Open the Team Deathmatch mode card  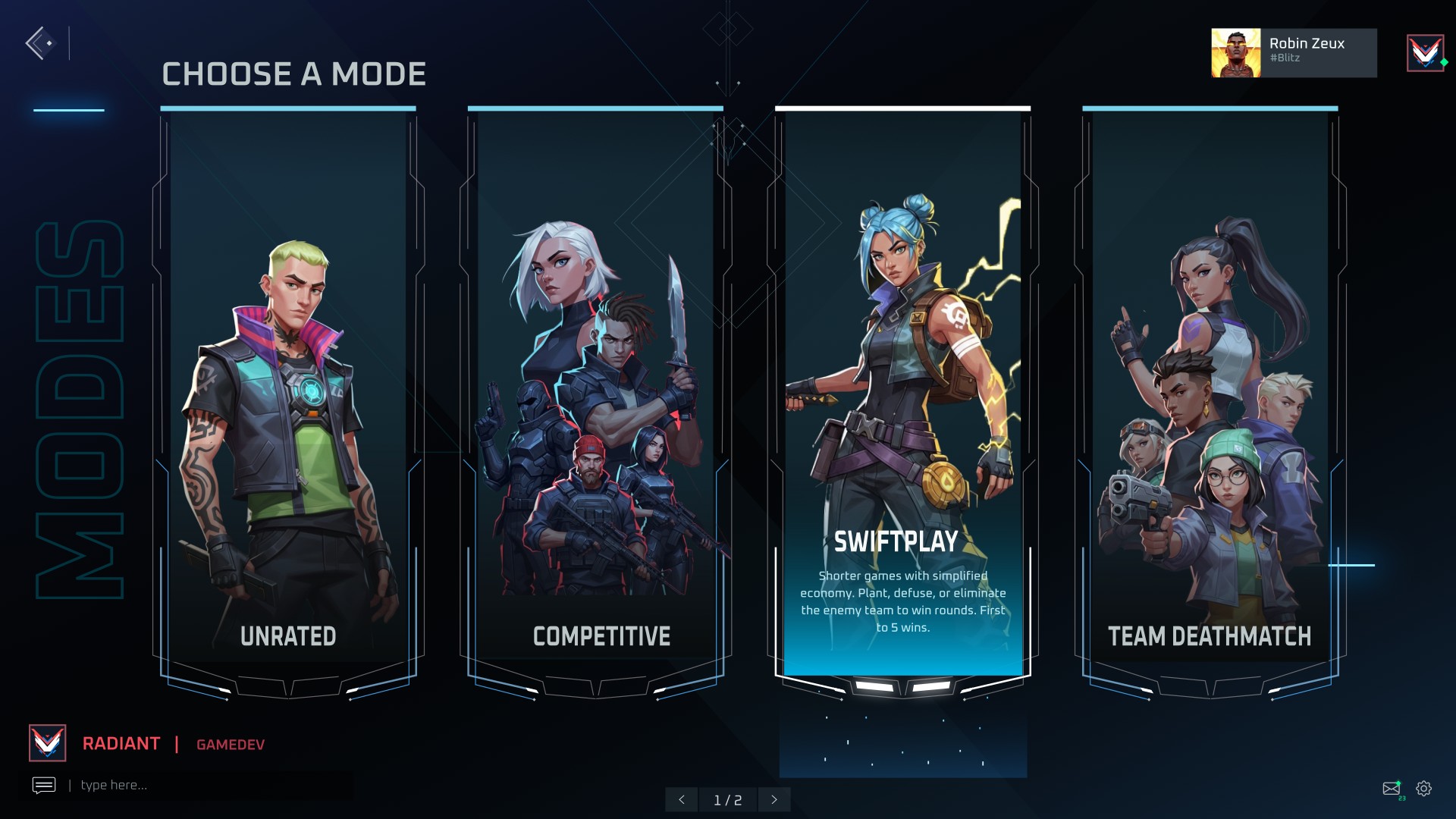click(1210, 394)
